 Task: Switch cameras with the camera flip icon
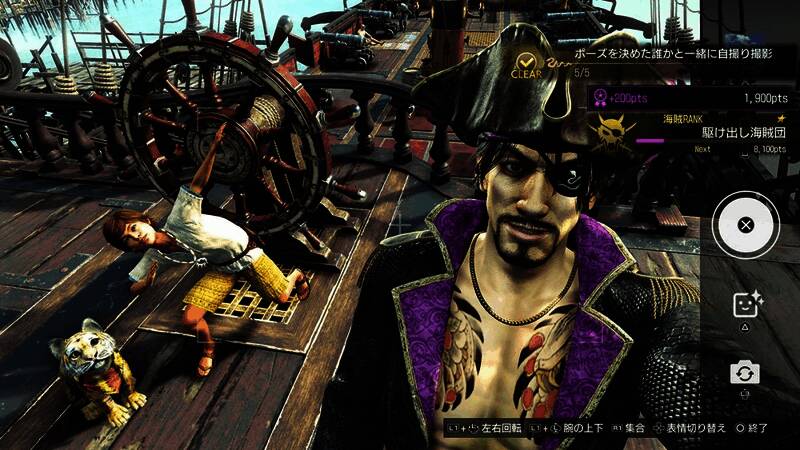pyautogui.click(x=745, y=373)
